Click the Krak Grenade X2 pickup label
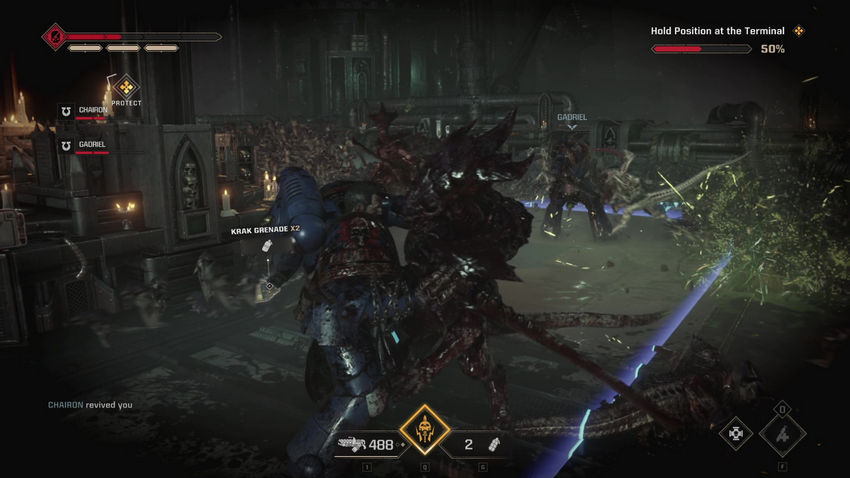 tap(264, 230)
